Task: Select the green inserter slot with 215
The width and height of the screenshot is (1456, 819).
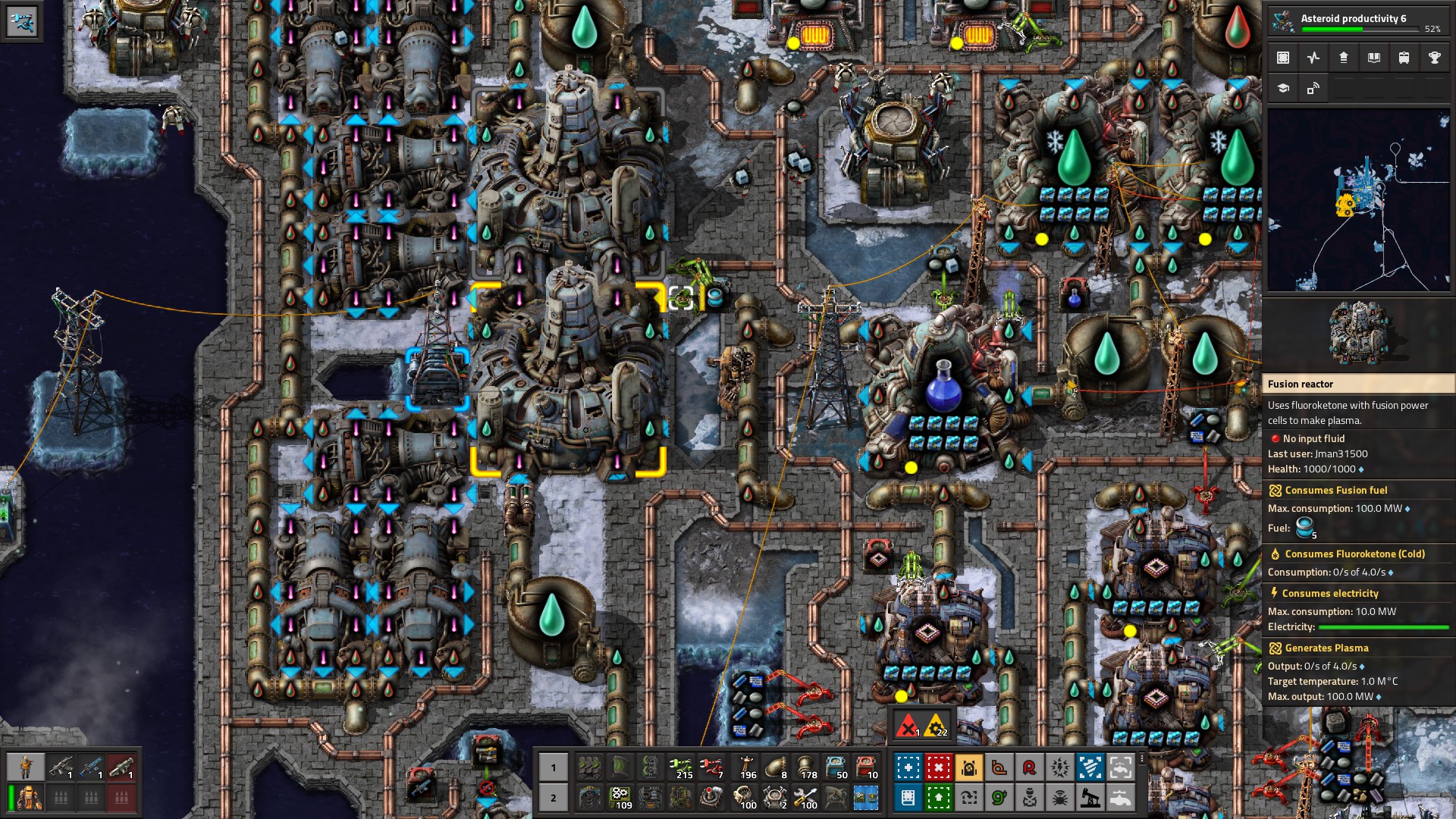Action: pos(681,767)
